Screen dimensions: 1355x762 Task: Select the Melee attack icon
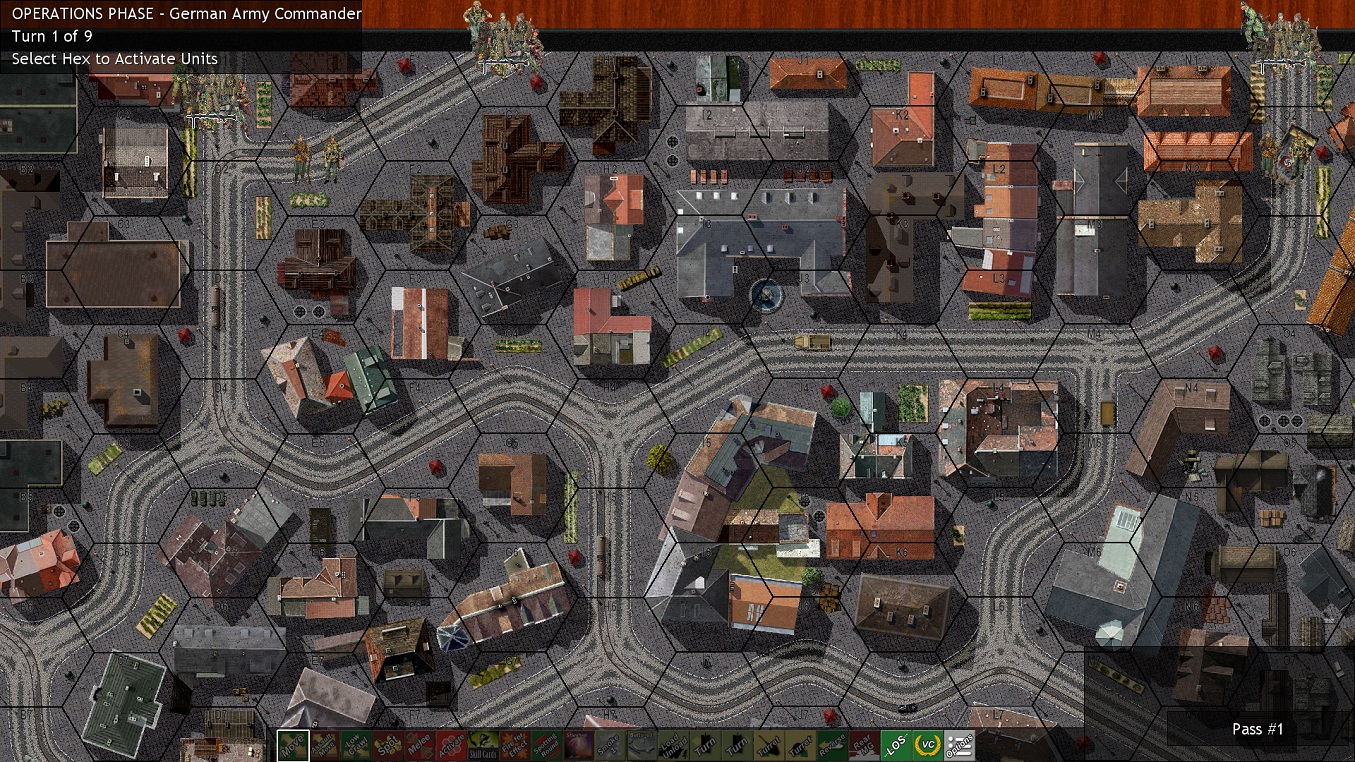coord(420,745)
